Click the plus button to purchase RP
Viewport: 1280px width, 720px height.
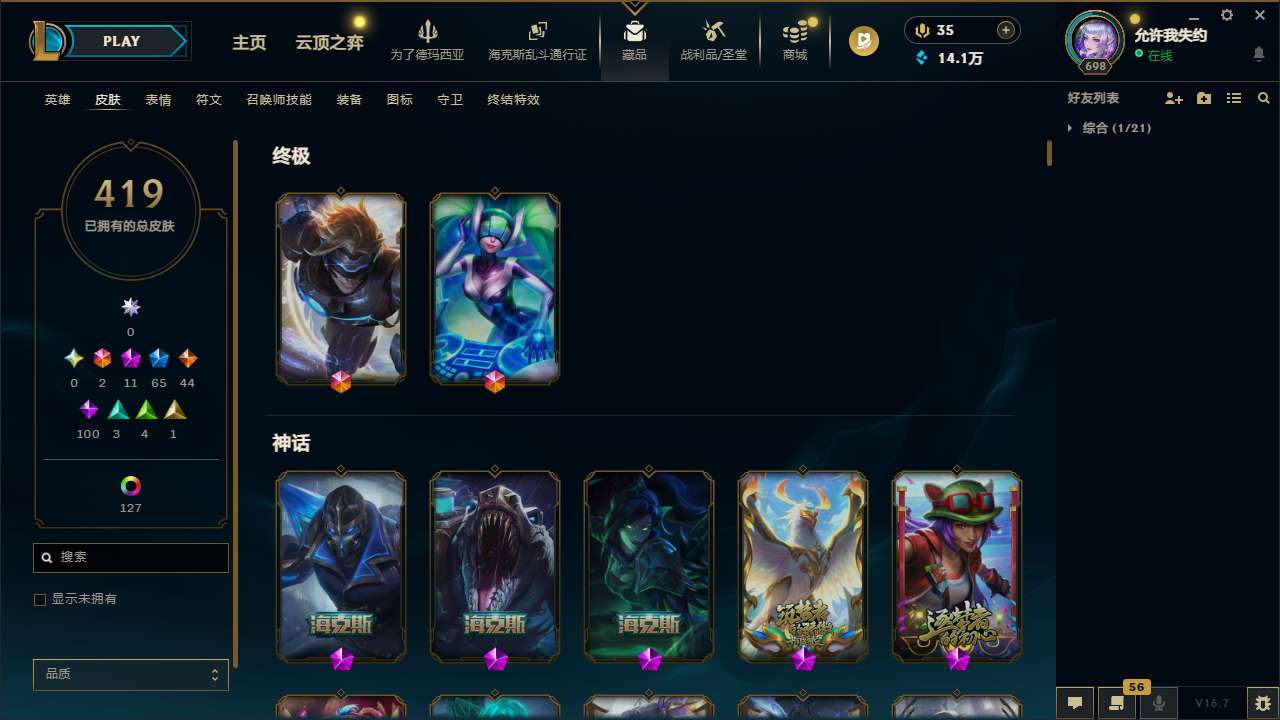click(x=1004, y=29)
